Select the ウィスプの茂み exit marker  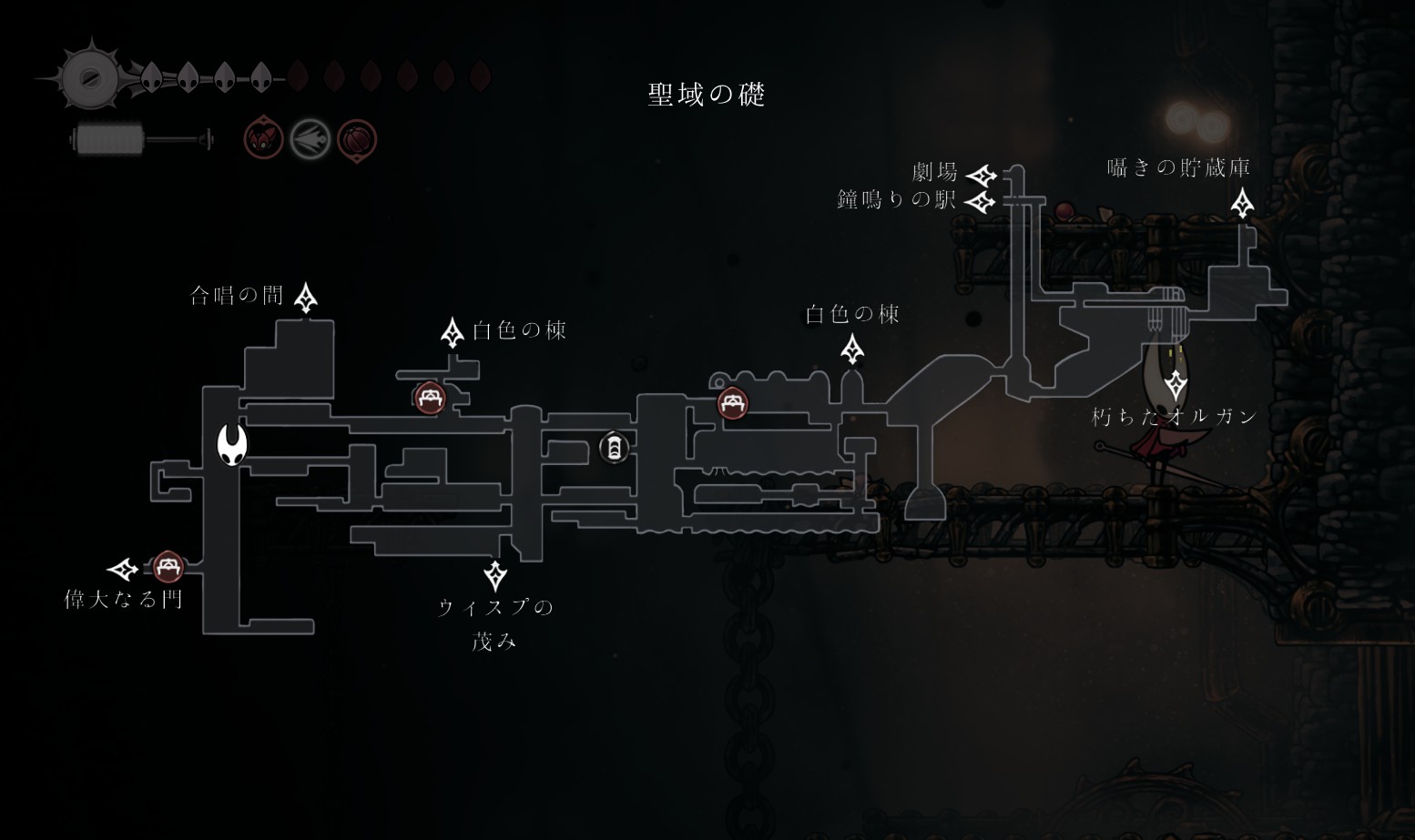click(x=495, y=574)
